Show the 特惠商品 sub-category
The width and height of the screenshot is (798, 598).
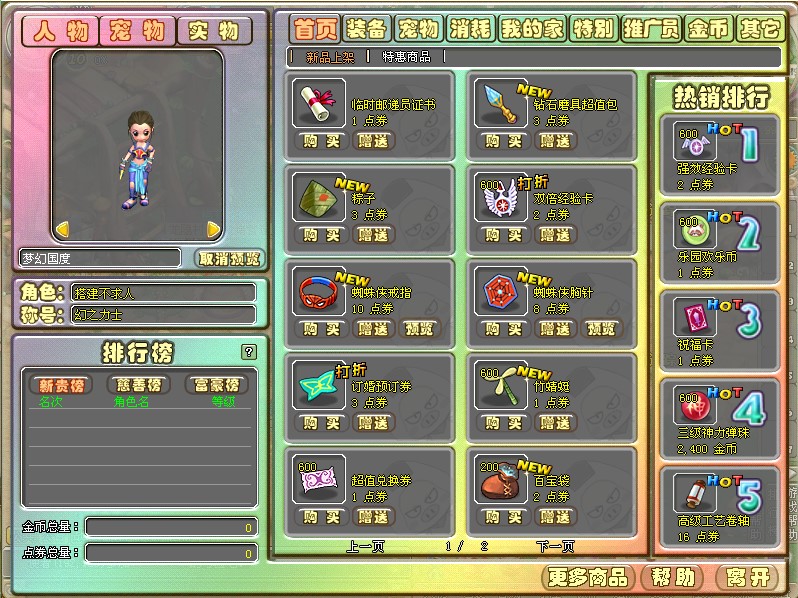tap(406, 57)
